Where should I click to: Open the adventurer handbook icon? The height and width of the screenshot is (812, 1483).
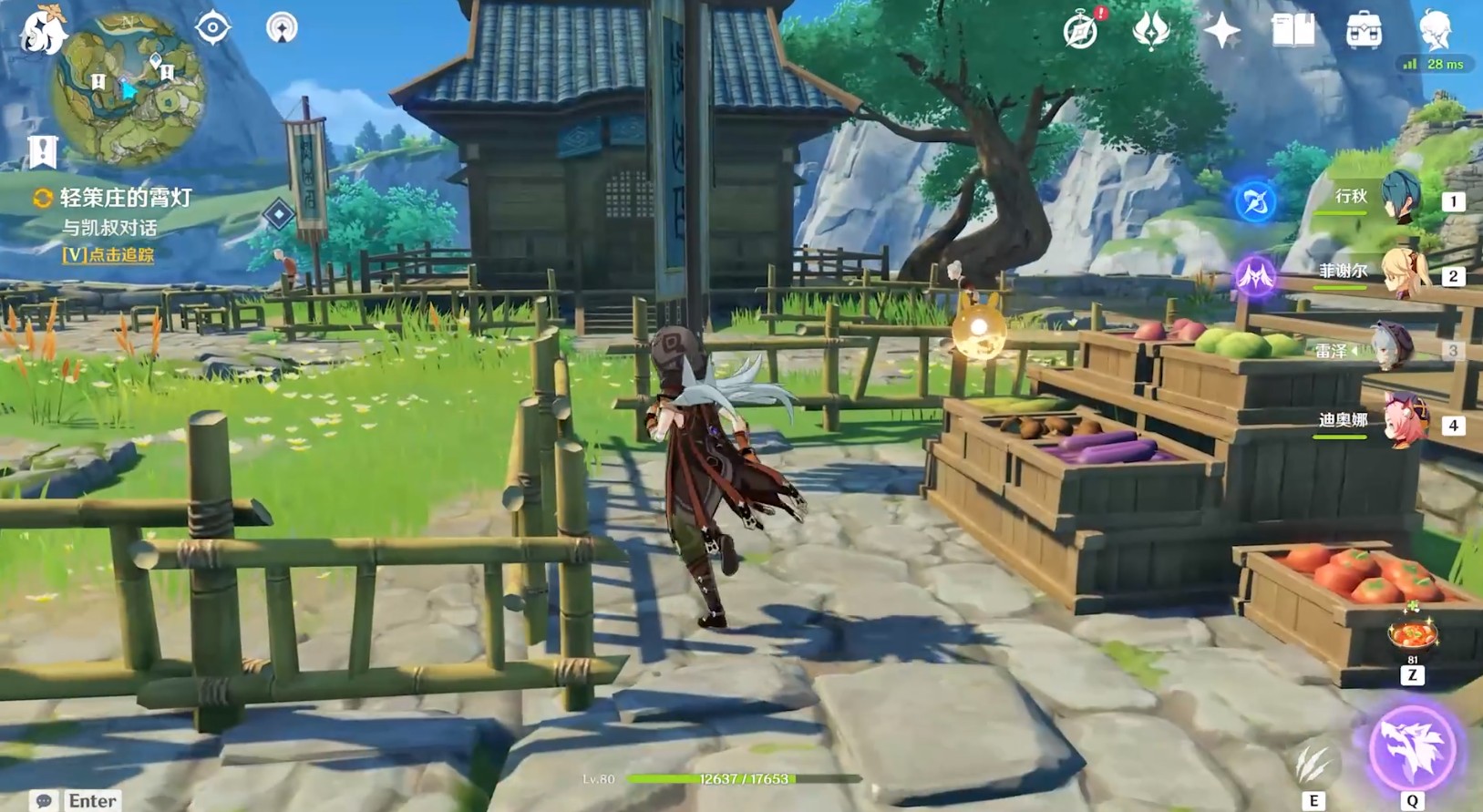pyautogui.click(x=1292, y=32)
